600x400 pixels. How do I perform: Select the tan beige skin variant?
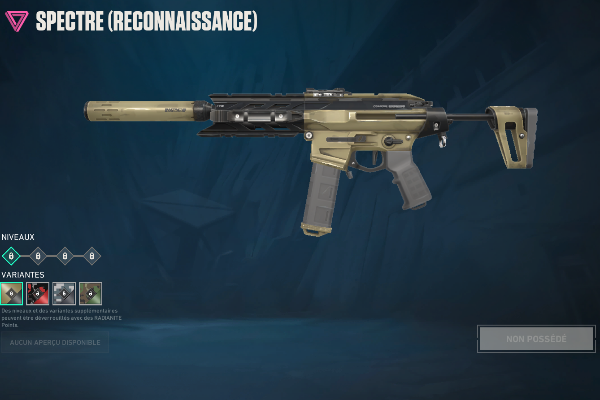(x=12, y=293)
